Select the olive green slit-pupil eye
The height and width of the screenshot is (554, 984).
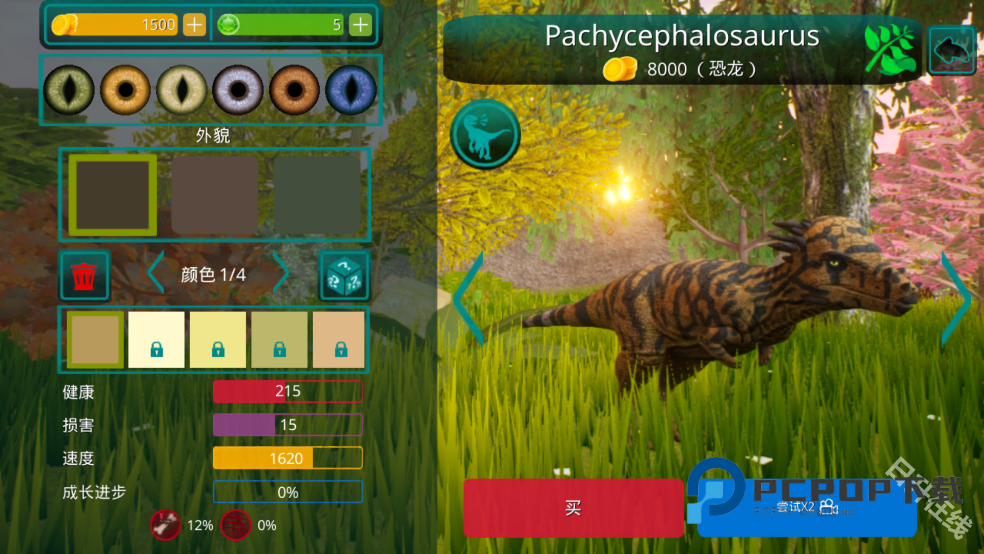69,90
